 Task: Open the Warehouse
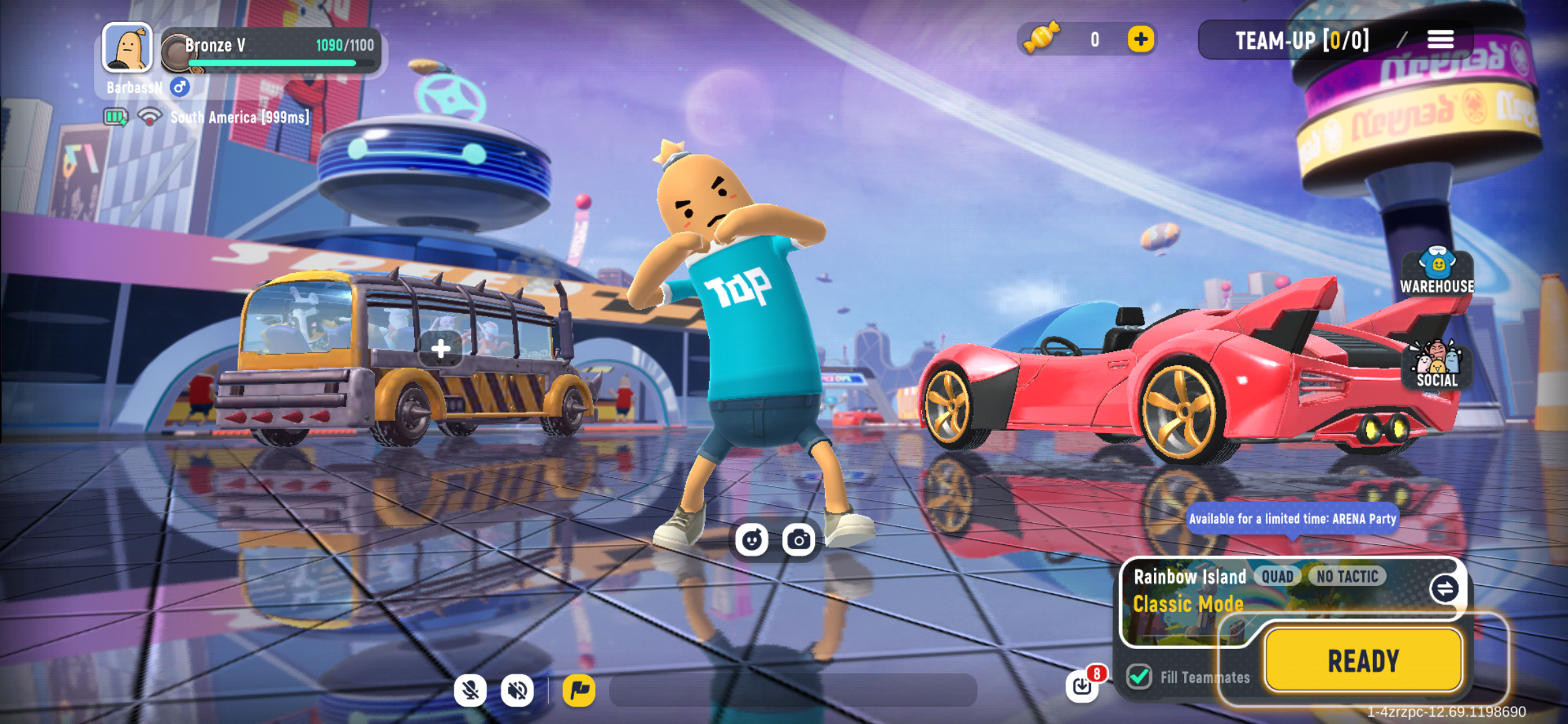[1437, 271]
